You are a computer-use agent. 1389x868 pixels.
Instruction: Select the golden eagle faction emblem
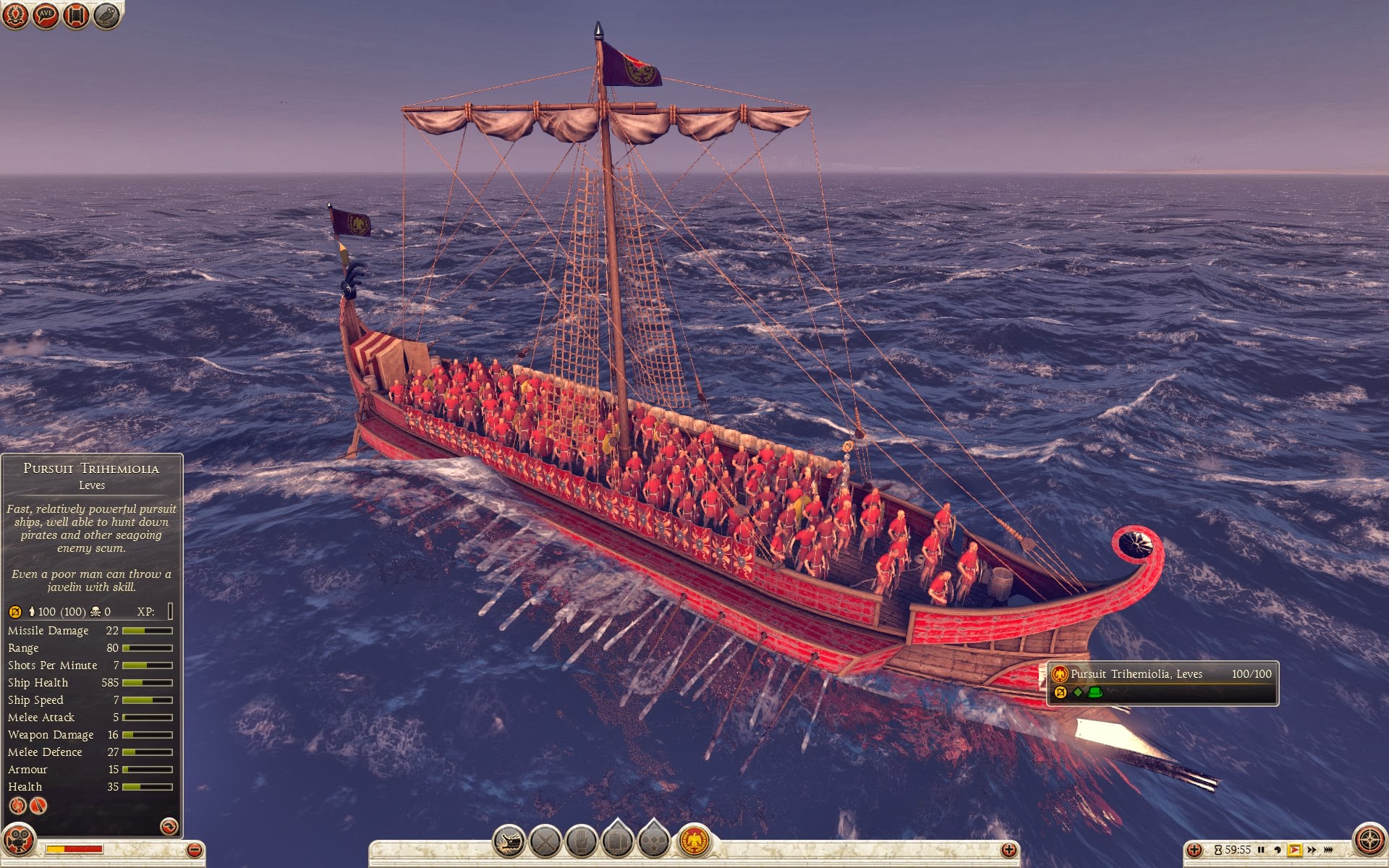(694, 841)
